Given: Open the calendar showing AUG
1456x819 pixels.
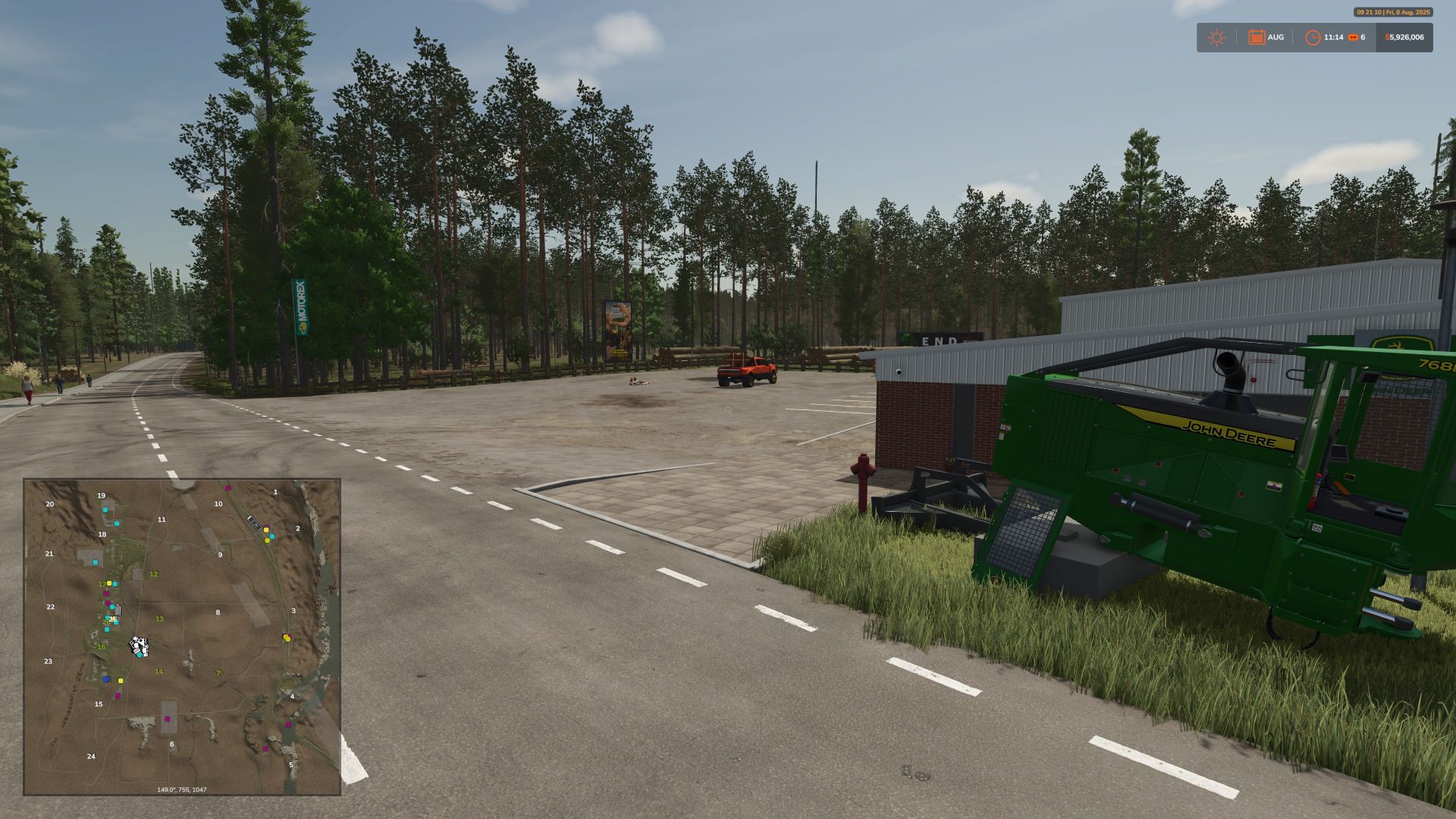Looking at the screenshot, I should [x=1257, y=37].
